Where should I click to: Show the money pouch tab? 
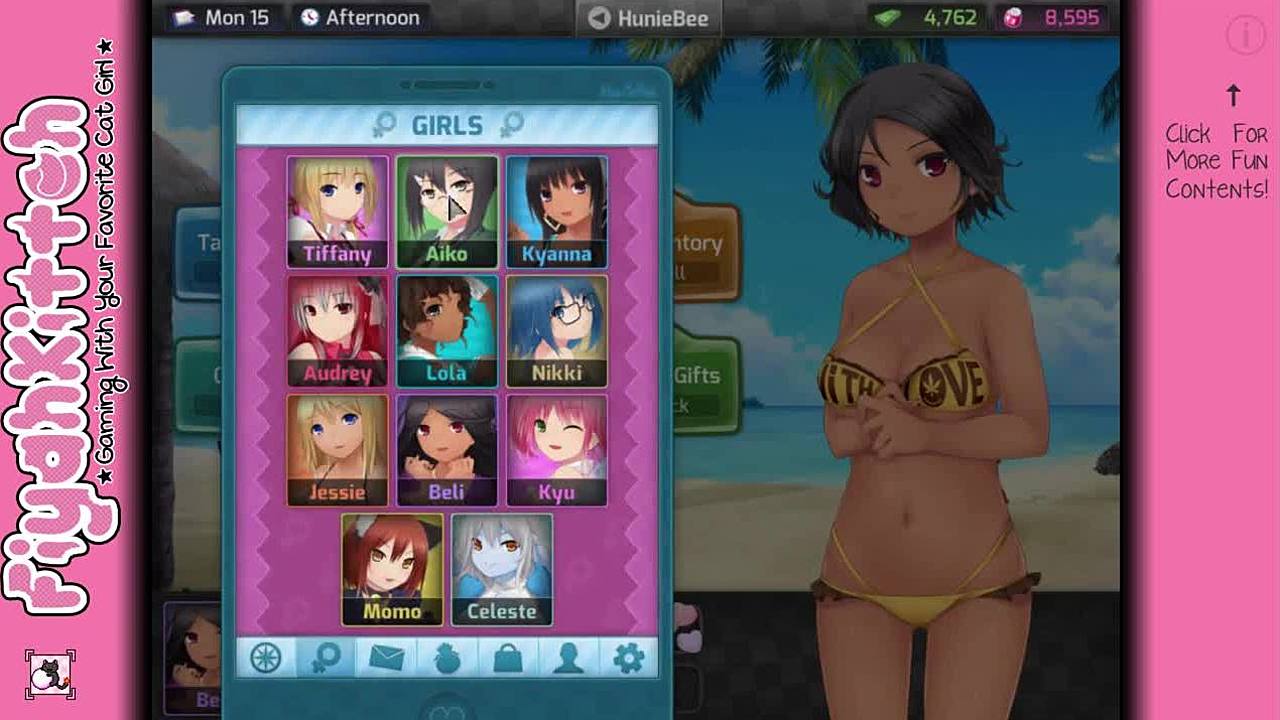447,657
